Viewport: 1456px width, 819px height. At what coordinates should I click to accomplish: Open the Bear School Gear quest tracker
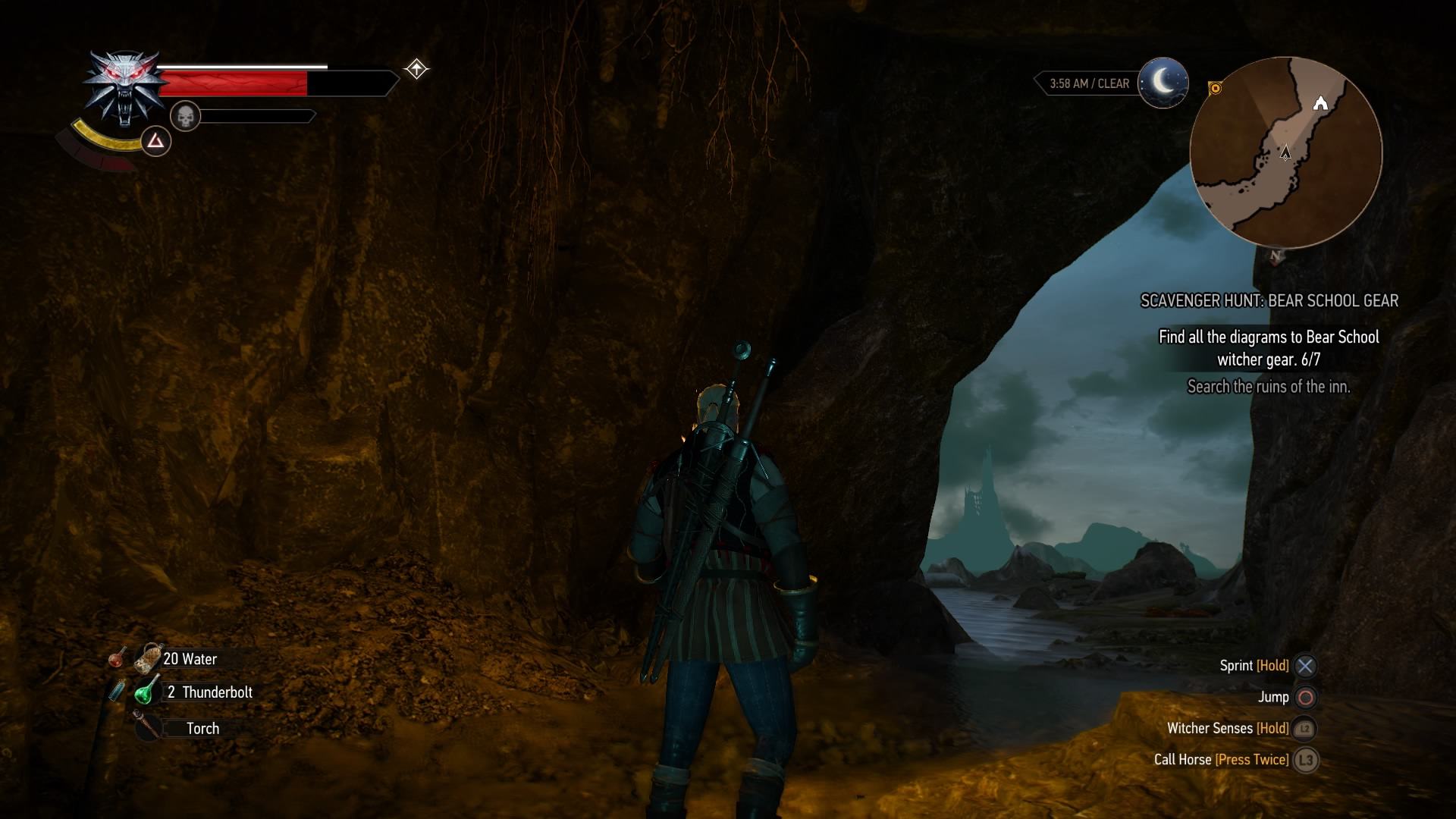click(x=1269, y=301)
